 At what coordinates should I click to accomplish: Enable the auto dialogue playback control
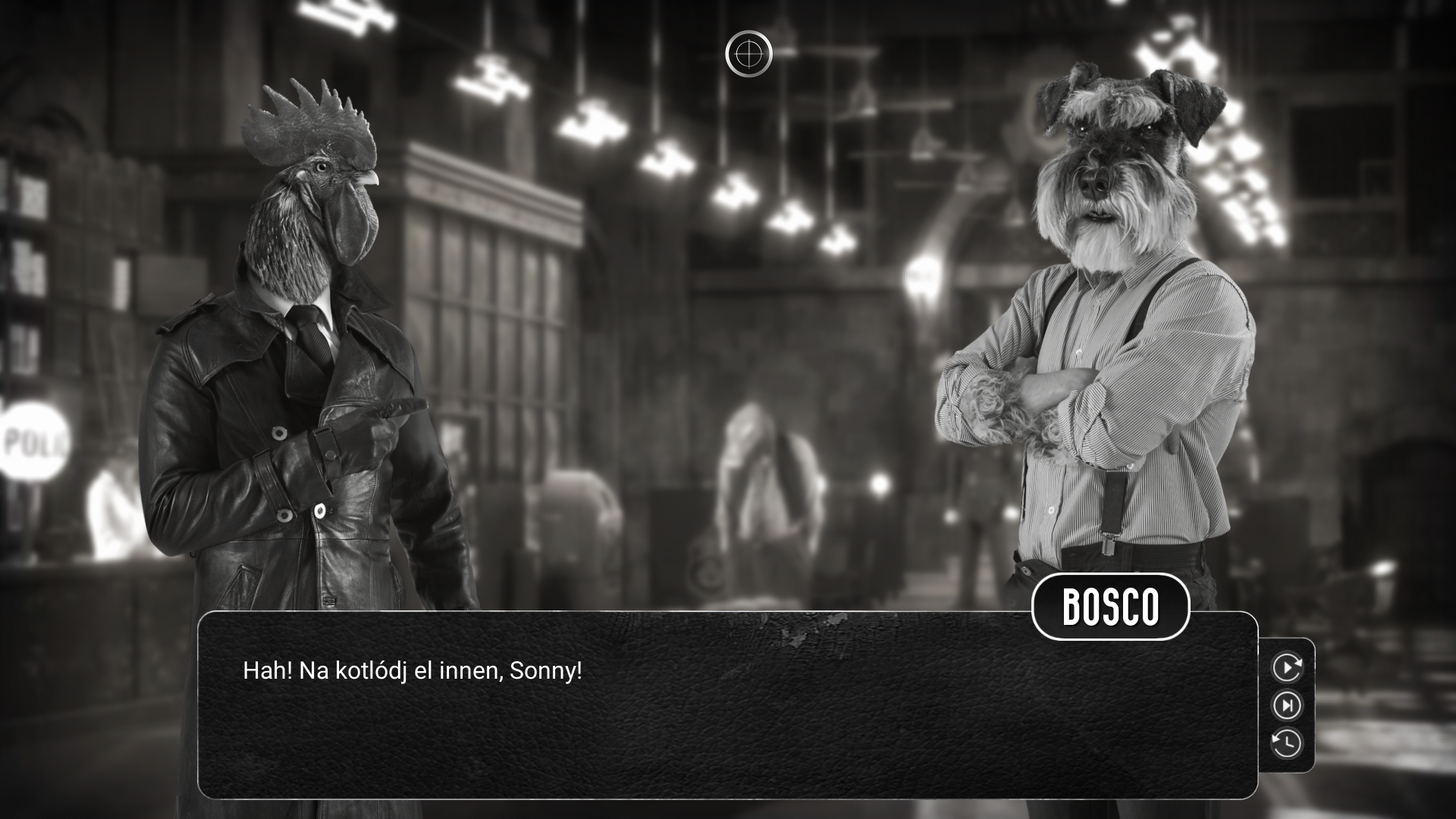click(1288, 668)
